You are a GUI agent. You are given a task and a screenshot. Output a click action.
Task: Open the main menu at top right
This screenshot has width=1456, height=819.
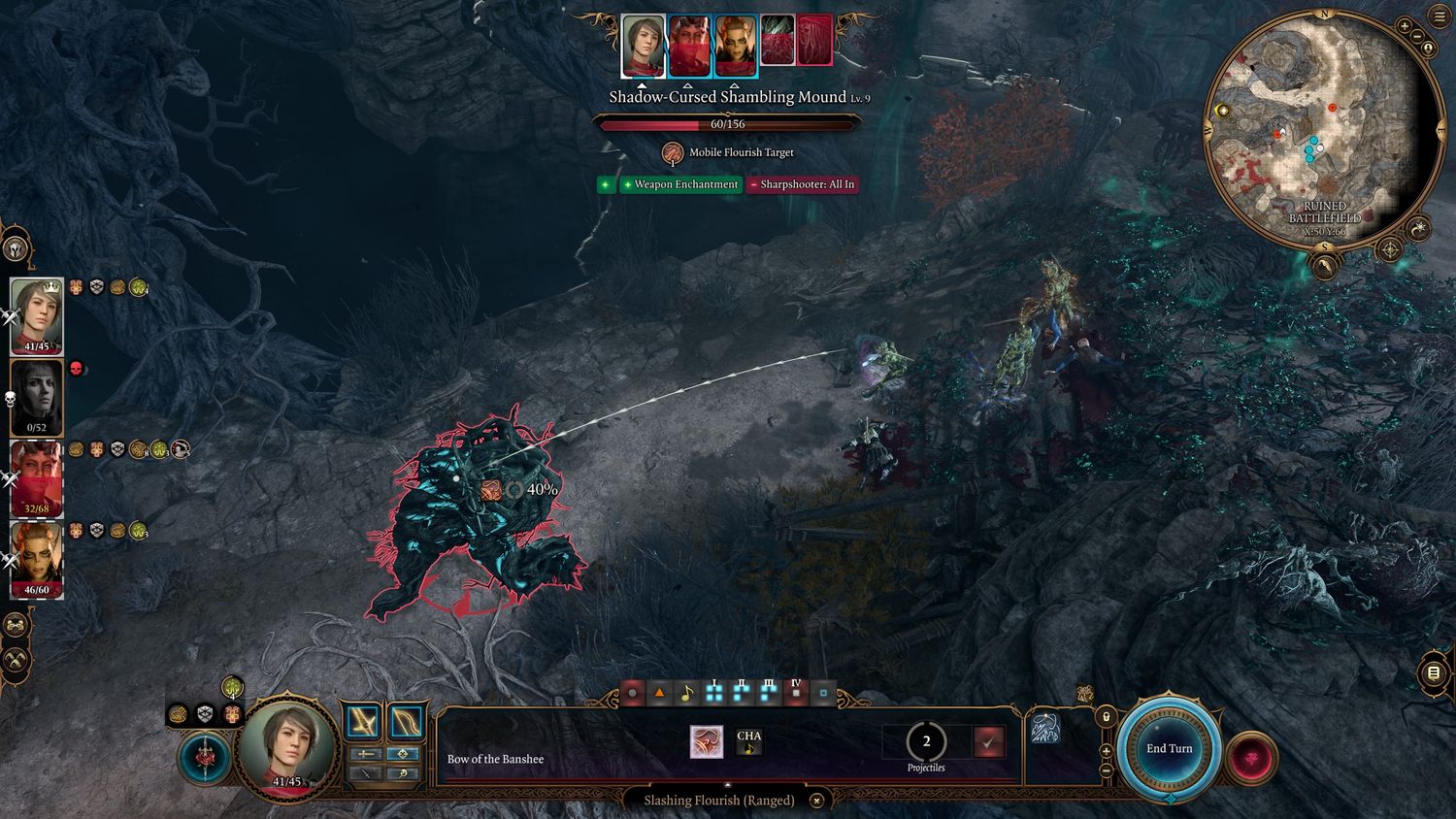click(1439, 18)
